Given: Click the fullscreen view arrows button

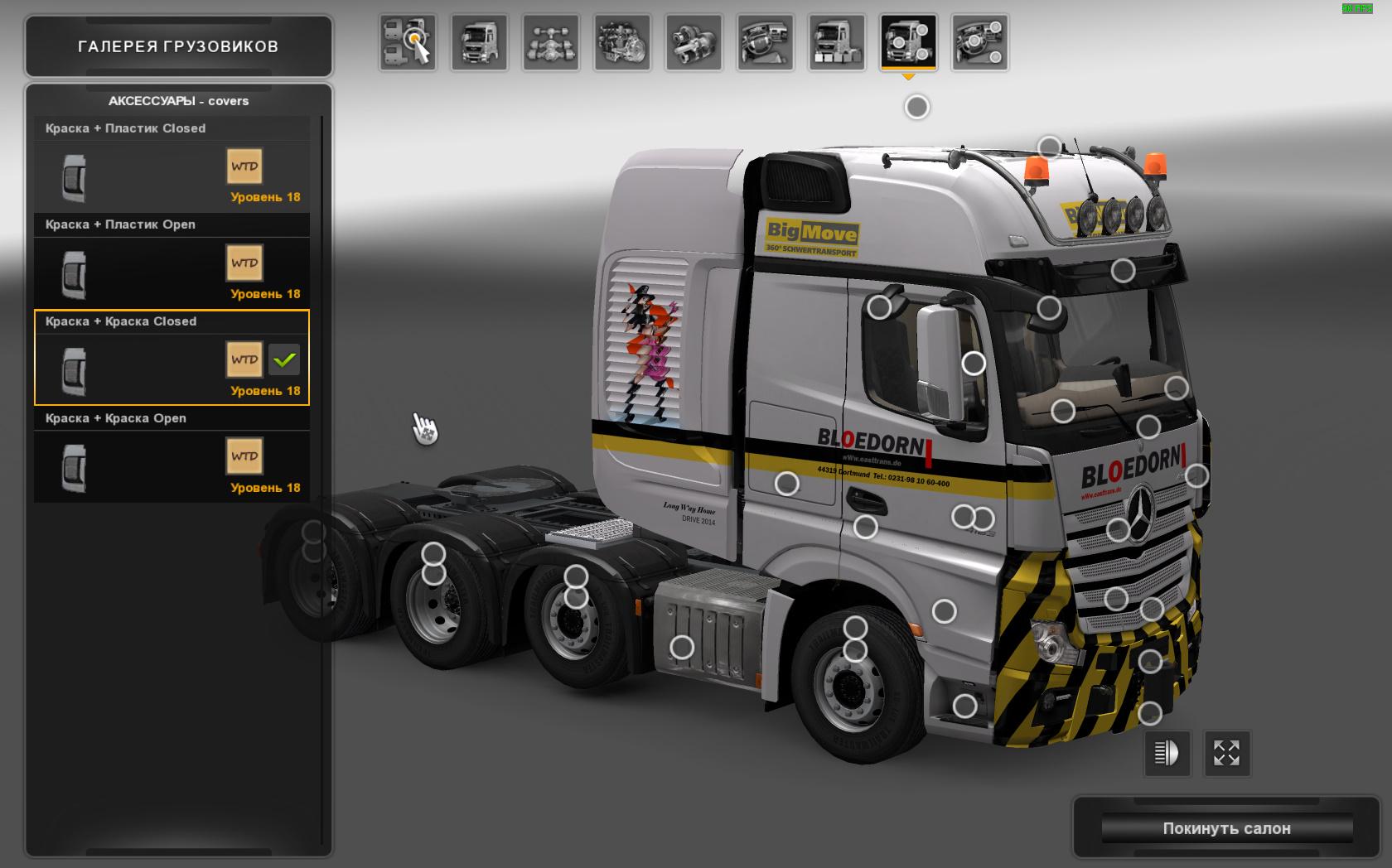Looking at the screenshot, I should pyautogui.click(x=1226, y=753).
